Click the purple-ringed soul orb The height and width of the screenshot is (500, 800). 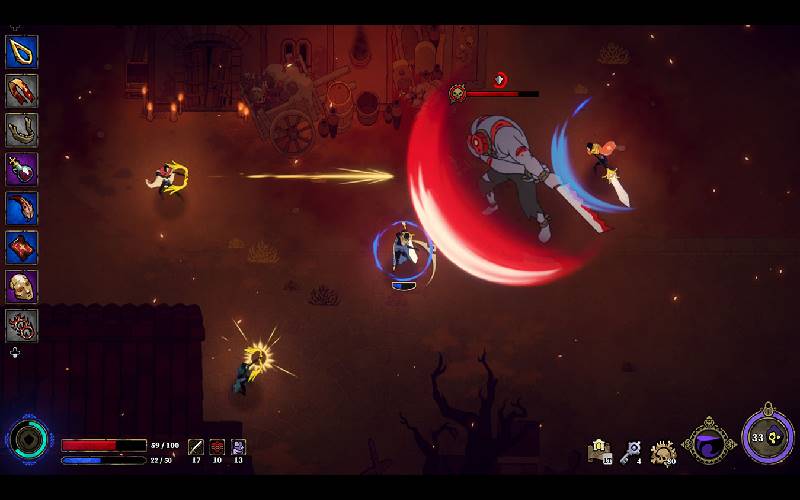(767, 436)
